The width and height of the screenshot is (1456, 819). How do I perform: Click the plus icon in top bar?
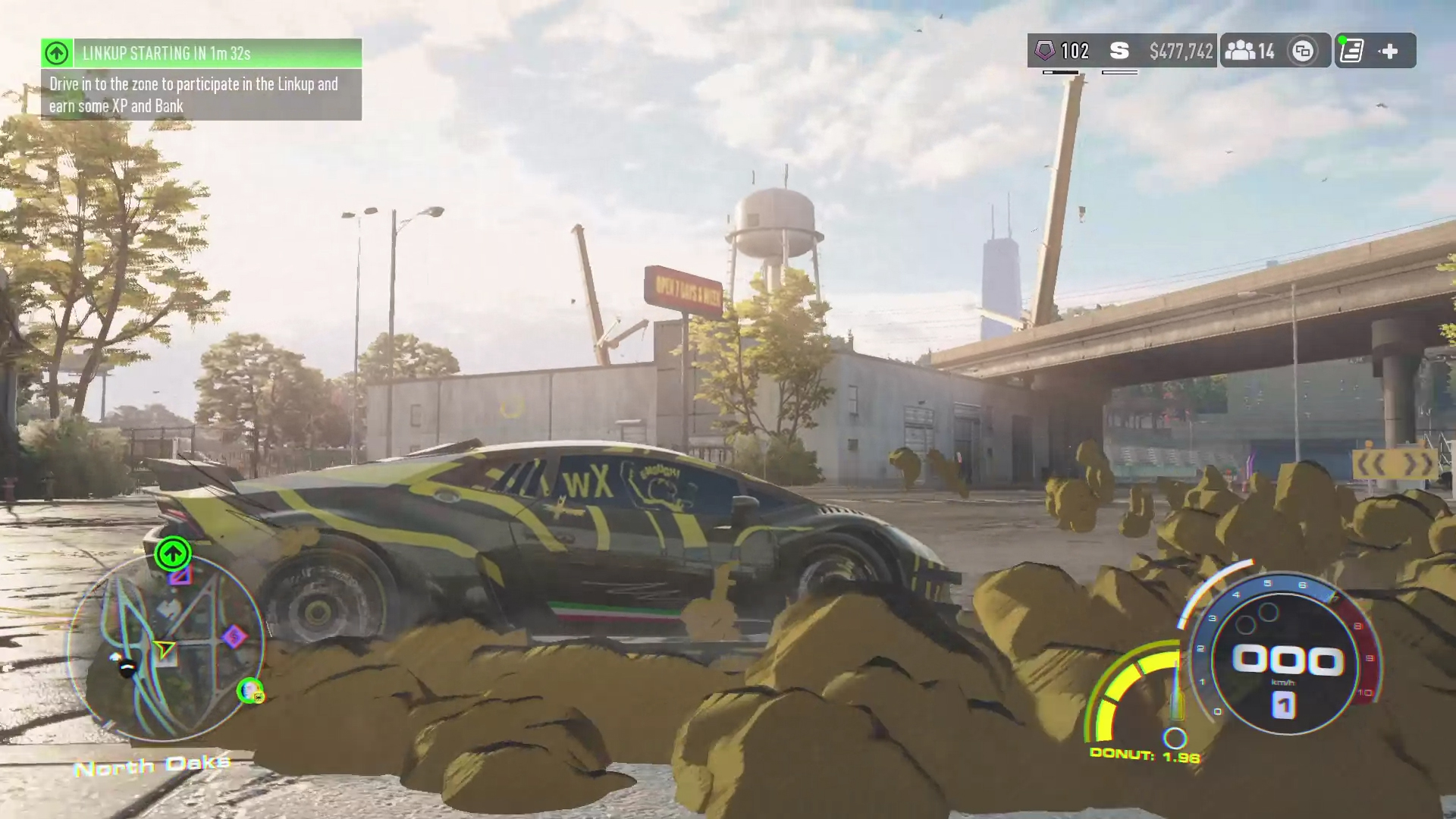[x=1389, y=51]
